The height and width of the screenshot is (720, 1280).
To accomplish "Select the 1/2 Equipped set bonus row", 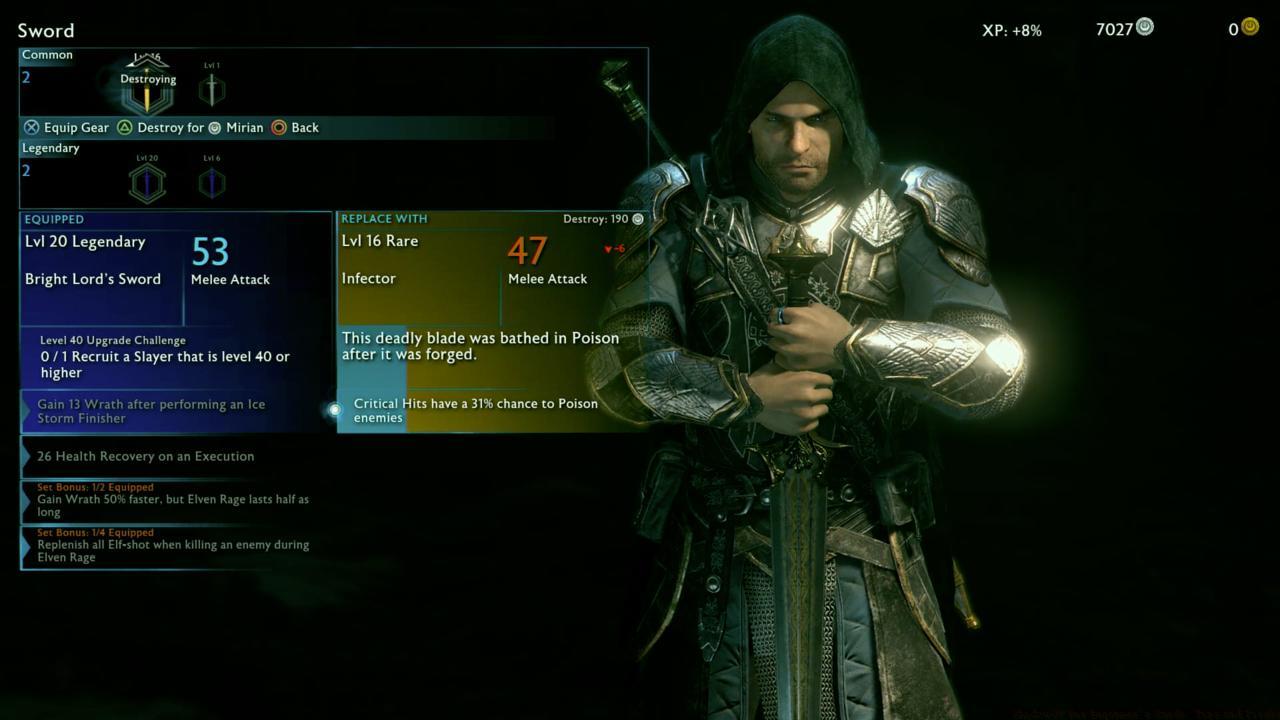I will pos(176,500).
